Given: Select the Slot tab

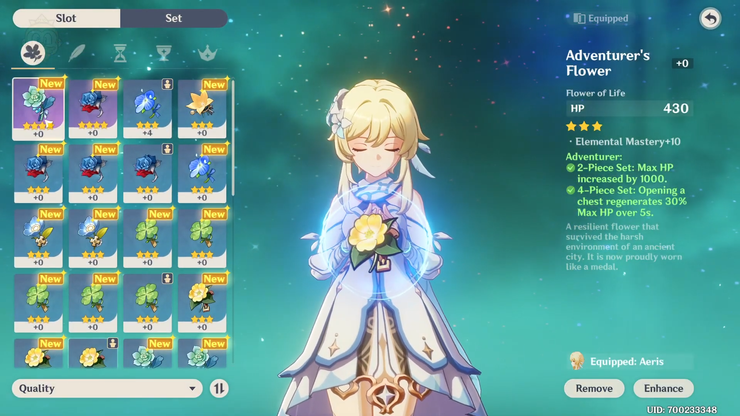Looking at the screenshot, I should coord(66,18).
